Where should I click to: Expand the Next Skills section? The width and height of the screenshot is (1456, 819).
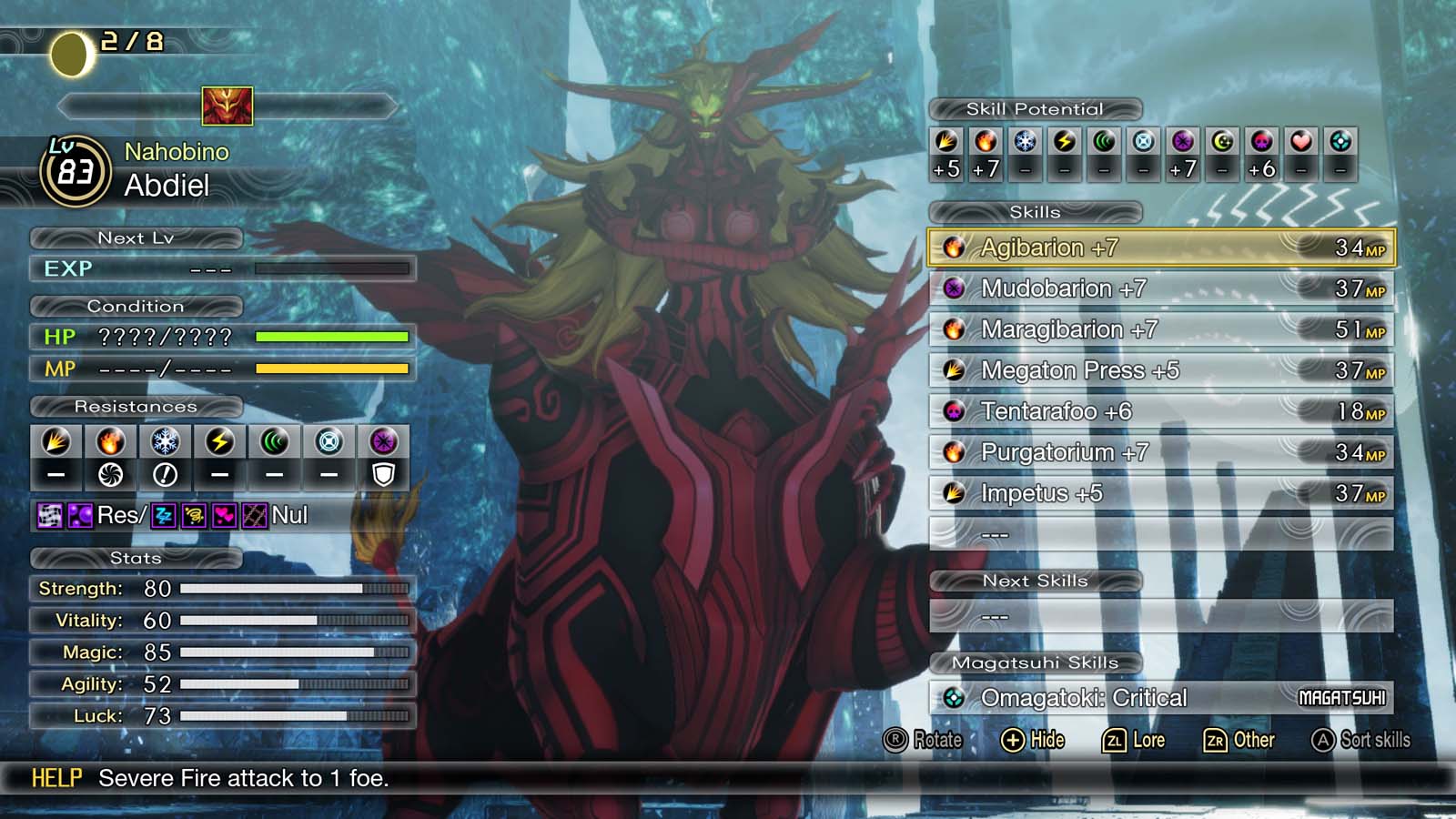1035,580
